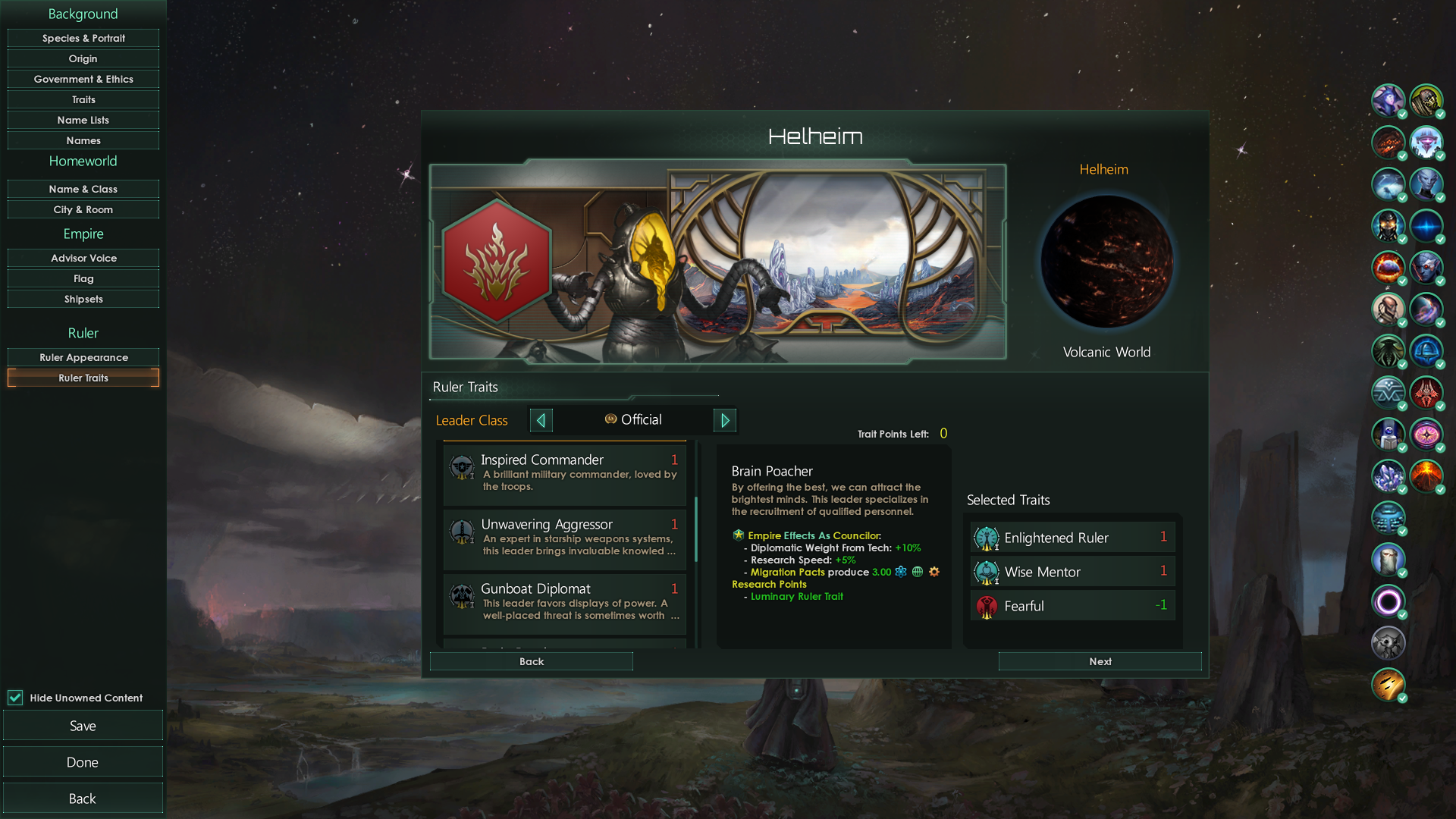Image resolution: width=1456 pixels, height=819 pixels.
Task: Click the purple crystal DLC icon
Action: coord(1389,476)
